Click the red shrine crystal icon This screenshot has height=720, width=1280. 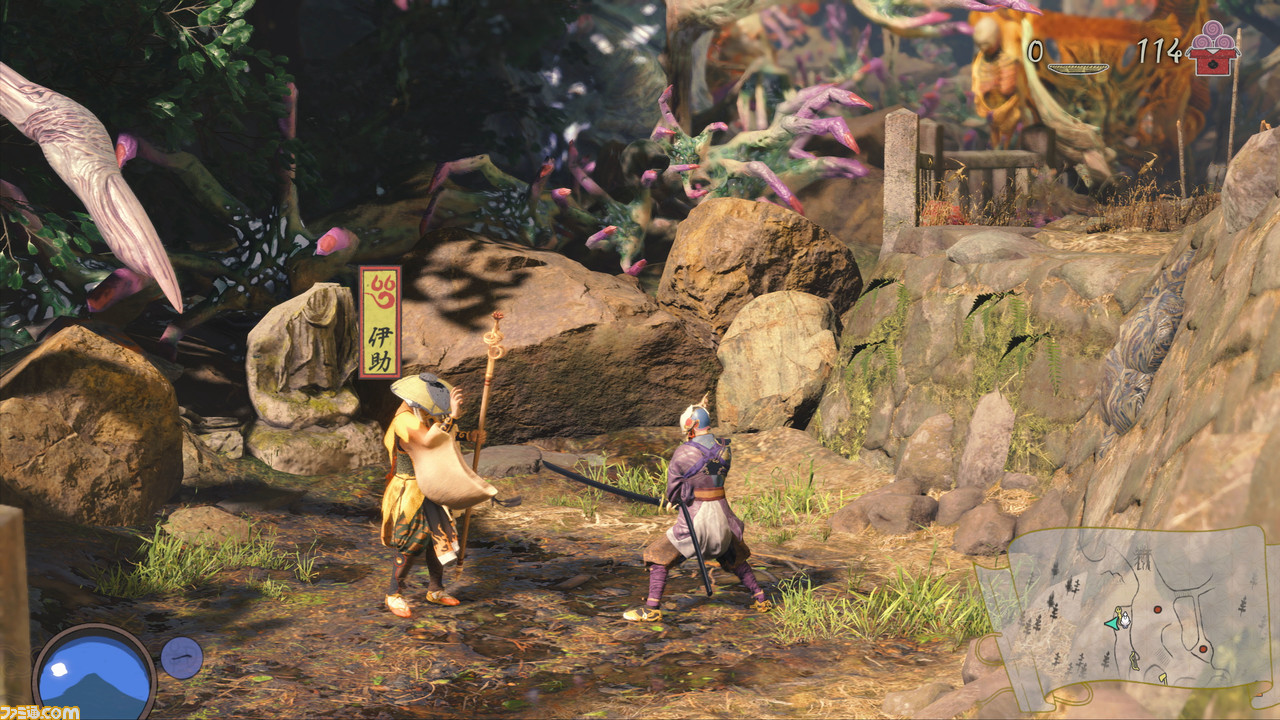(x=1213, y=48)
